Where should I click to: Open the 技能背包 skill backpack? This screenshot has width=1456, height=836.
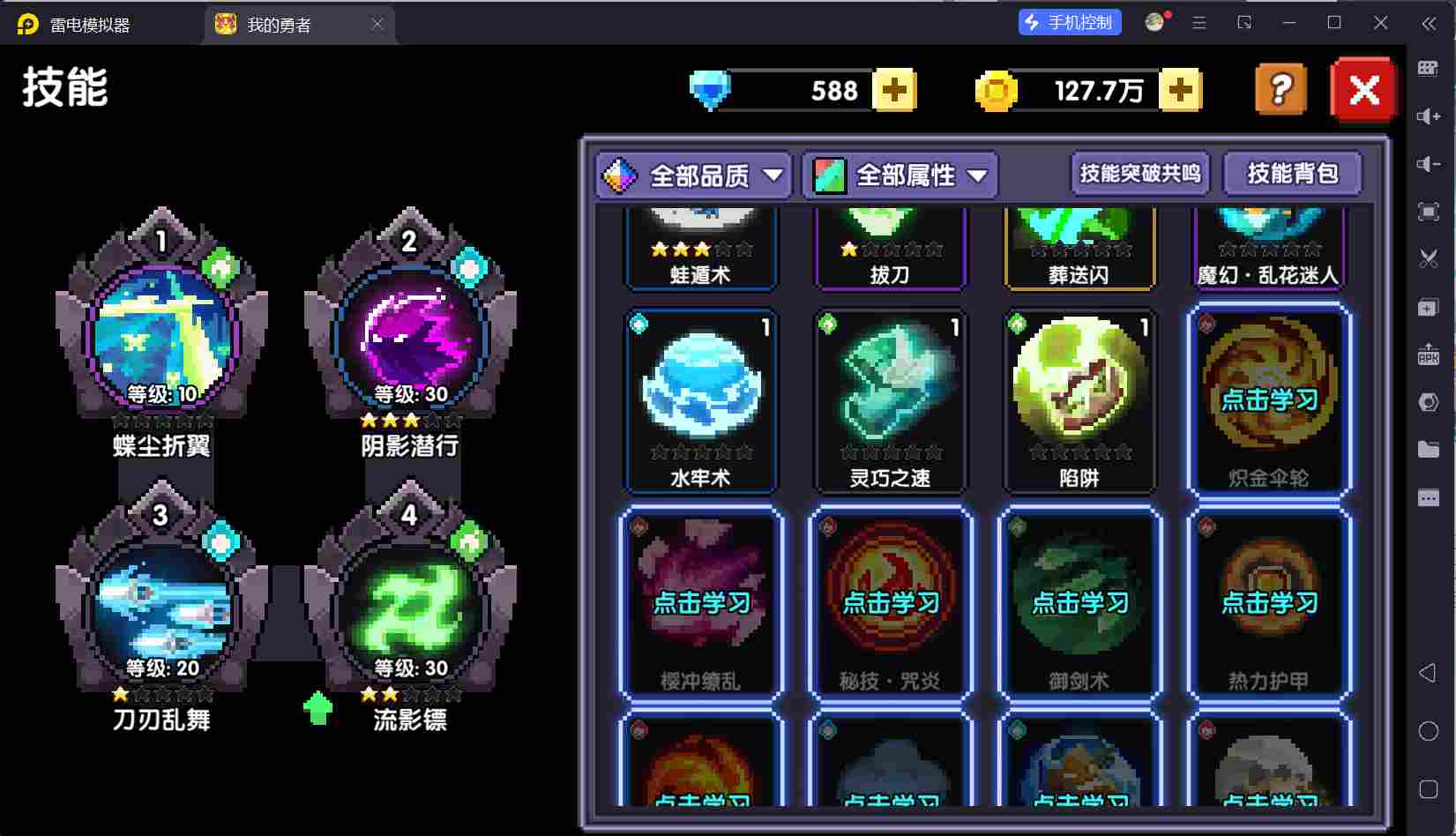(1293, 173)
